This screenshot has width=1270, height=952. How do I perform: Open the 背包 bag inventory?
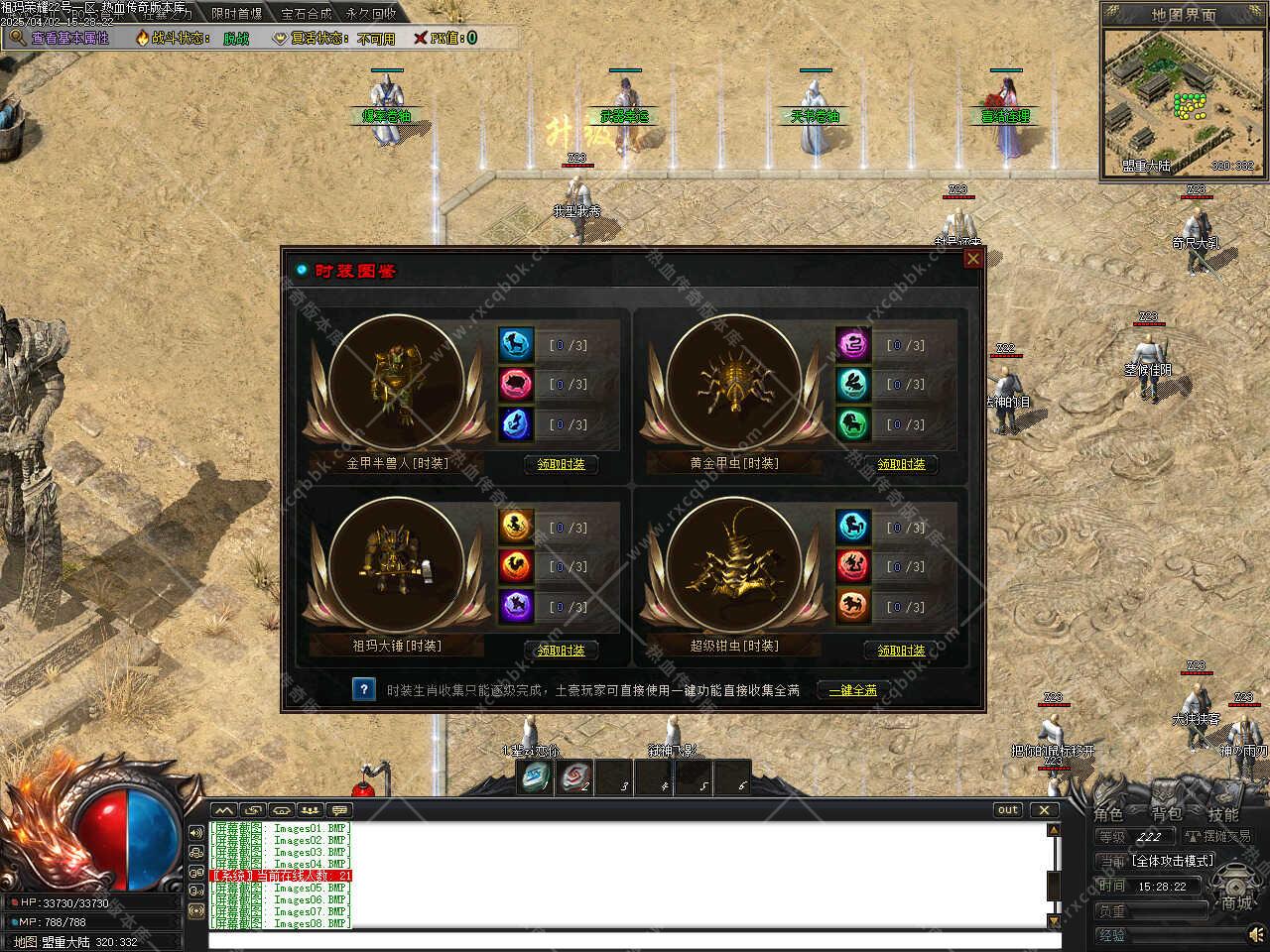[x=1166, y=814]
